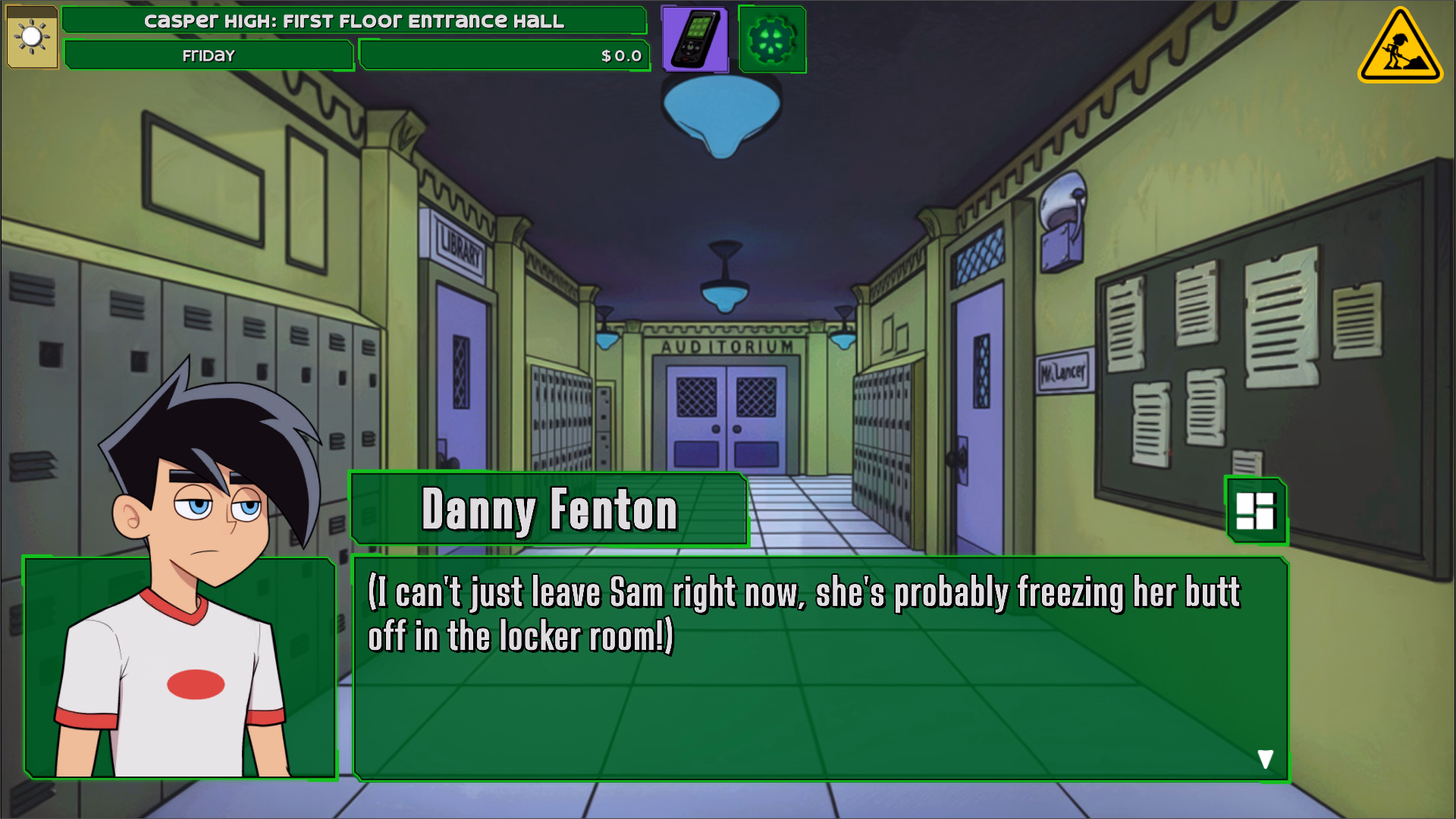Open the phone icon in the top bar
The width and height of the screenshot is (1456, 819).
coord(695,39)
